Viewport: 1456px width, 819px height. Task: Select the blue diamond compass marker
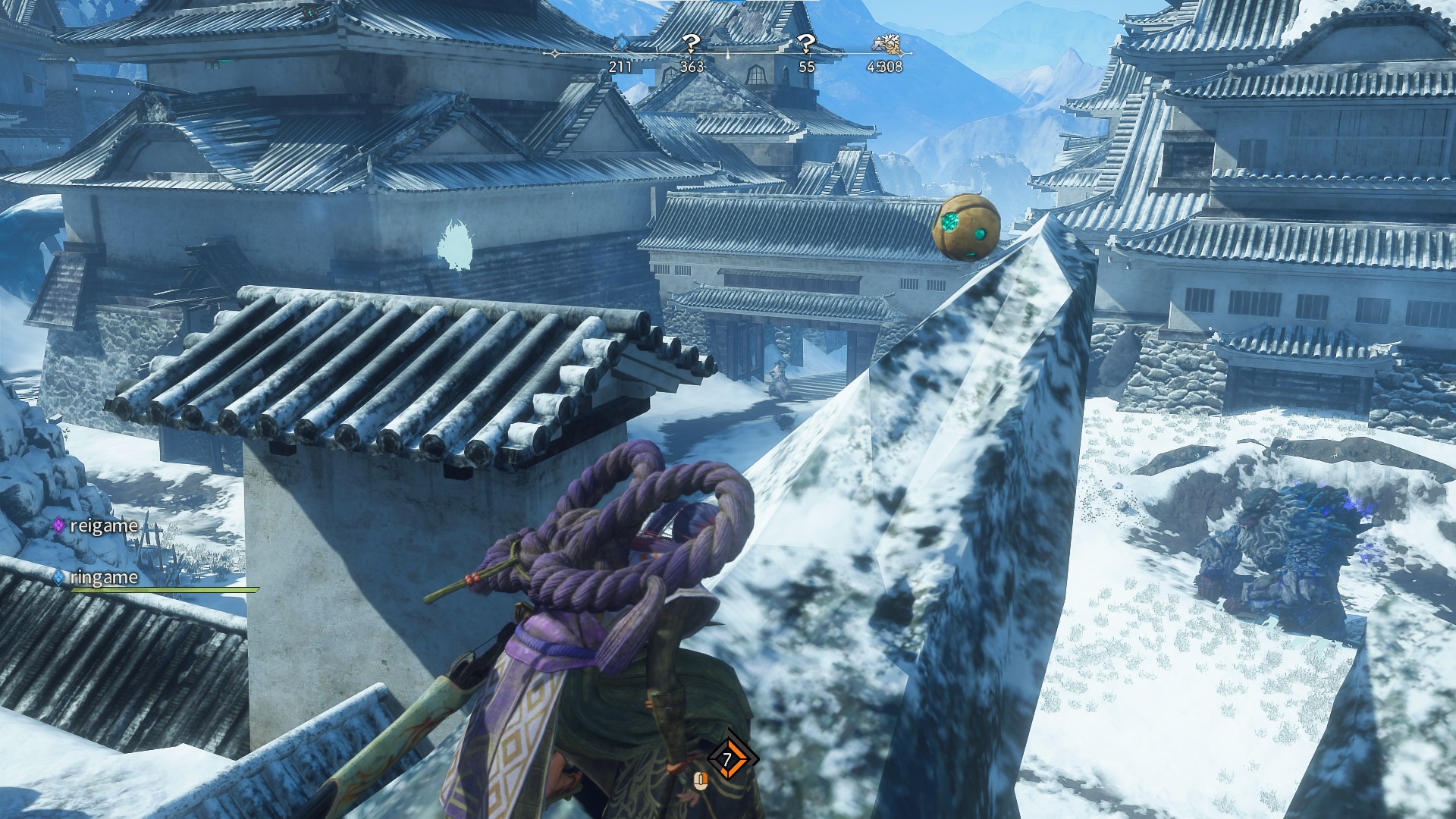620,44
